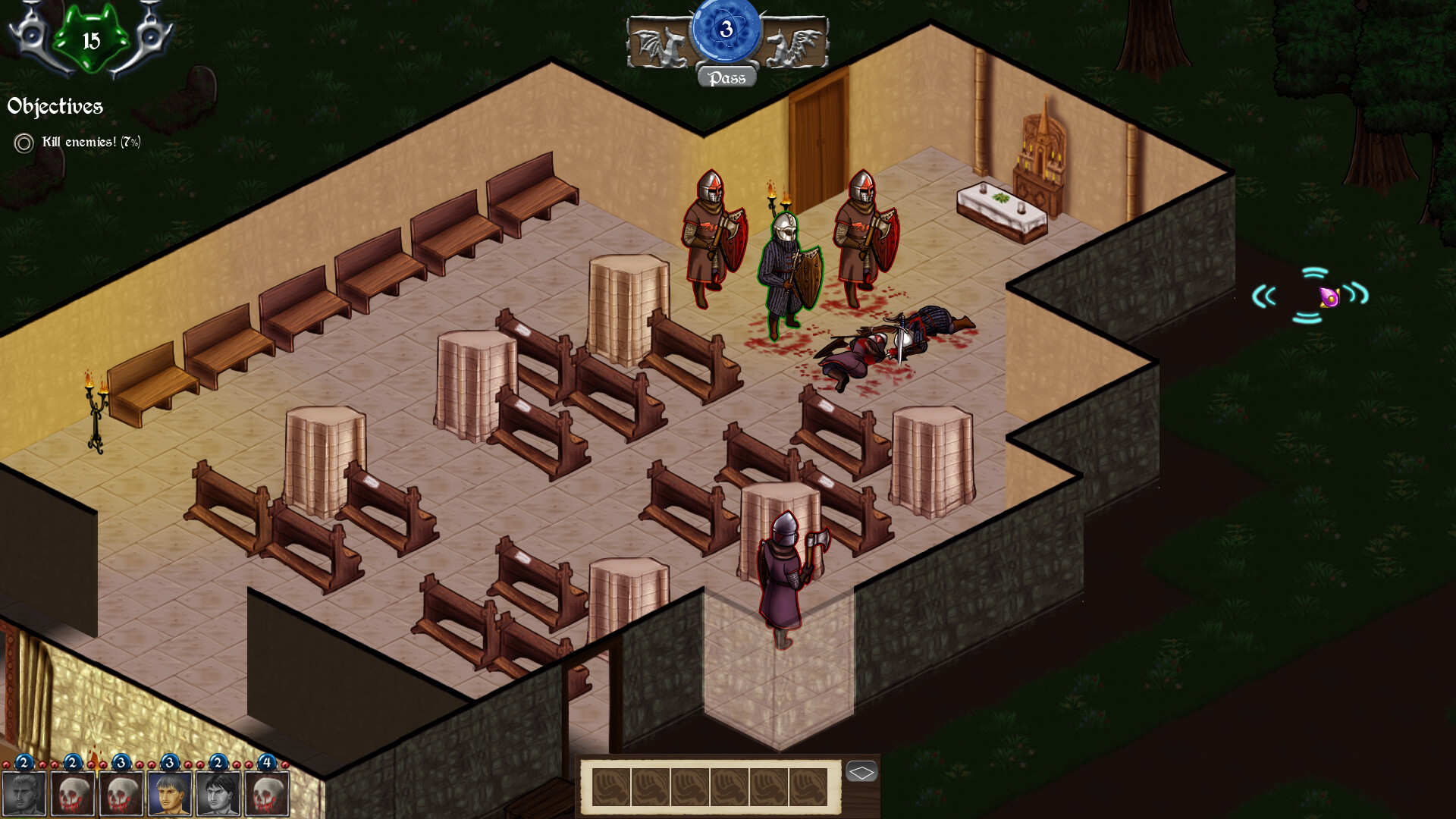Click the blue orb showing 3 remaining actions
This screenshot has width=1456, height=819.
[x=726, y=32]
